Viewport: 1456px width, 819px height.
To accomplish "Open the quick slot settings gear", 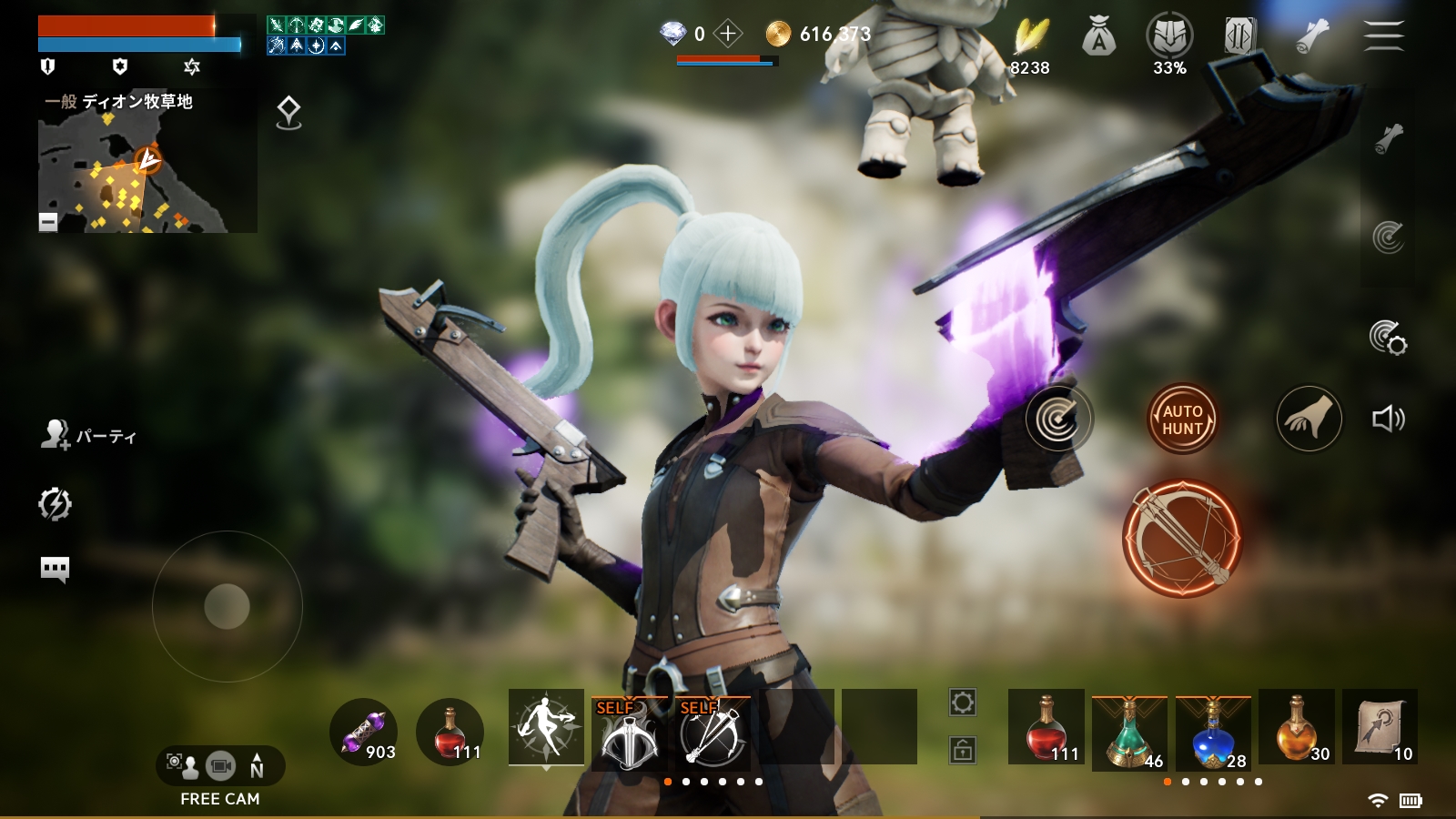I will (x=962, y=703).
